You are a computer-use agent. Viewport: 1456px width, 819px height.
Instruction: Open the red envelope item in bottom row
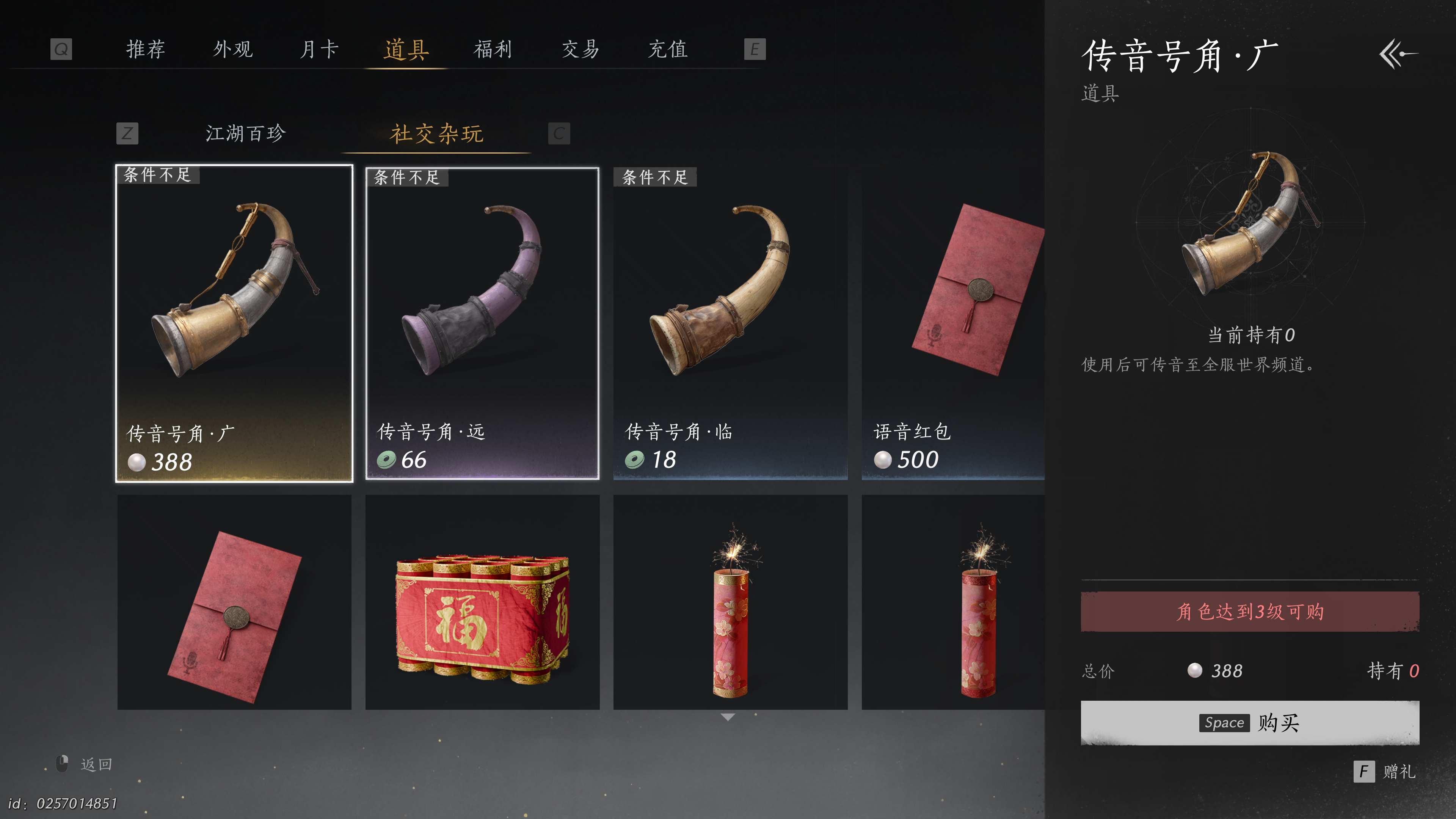tap(234, 602)
